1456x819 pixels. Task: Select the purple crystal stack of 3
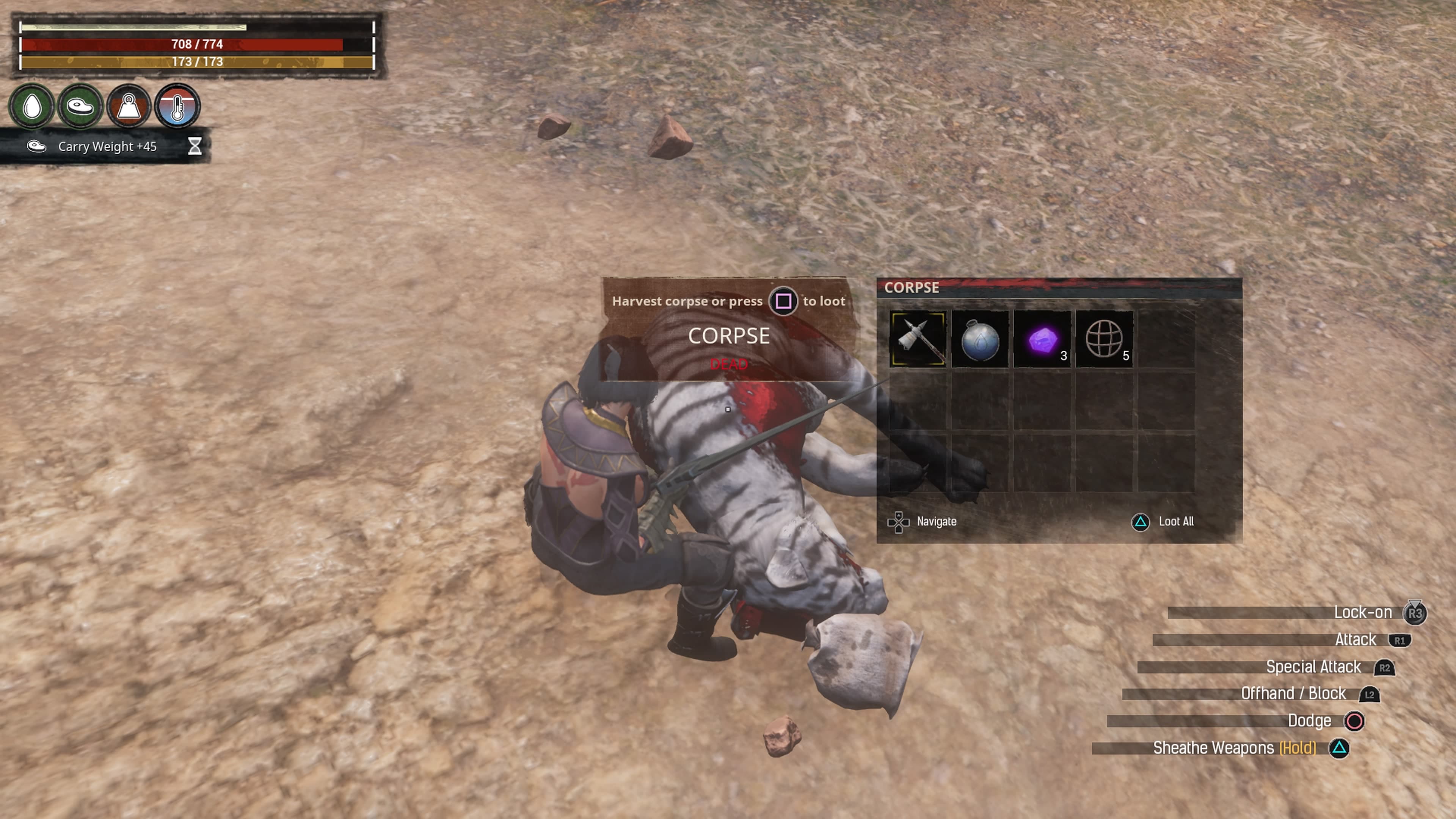[1042, 339]
